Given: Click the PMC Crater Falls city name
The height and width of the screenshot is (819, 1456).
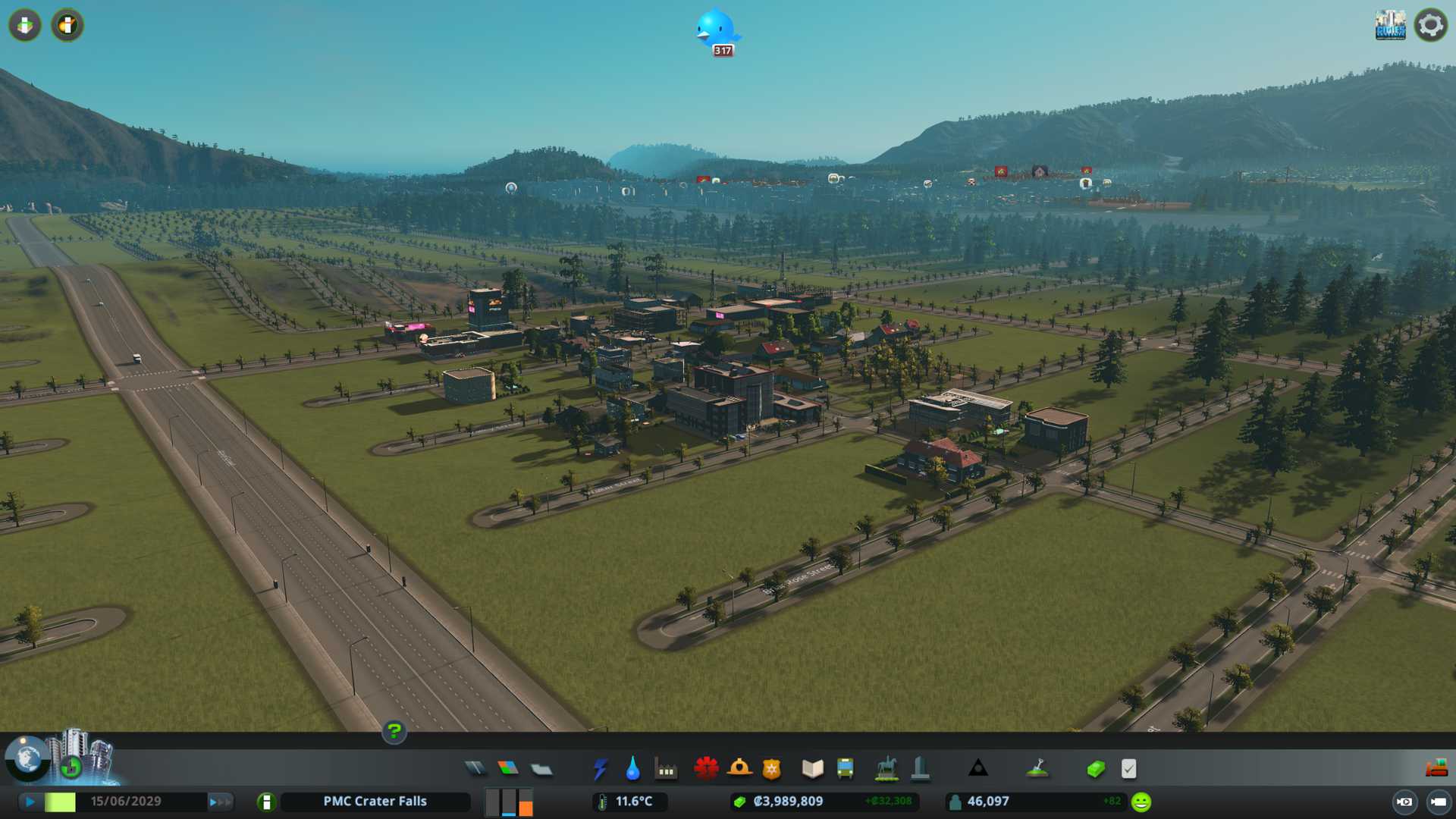Looking at the screenshot, I should coord(375,802).
